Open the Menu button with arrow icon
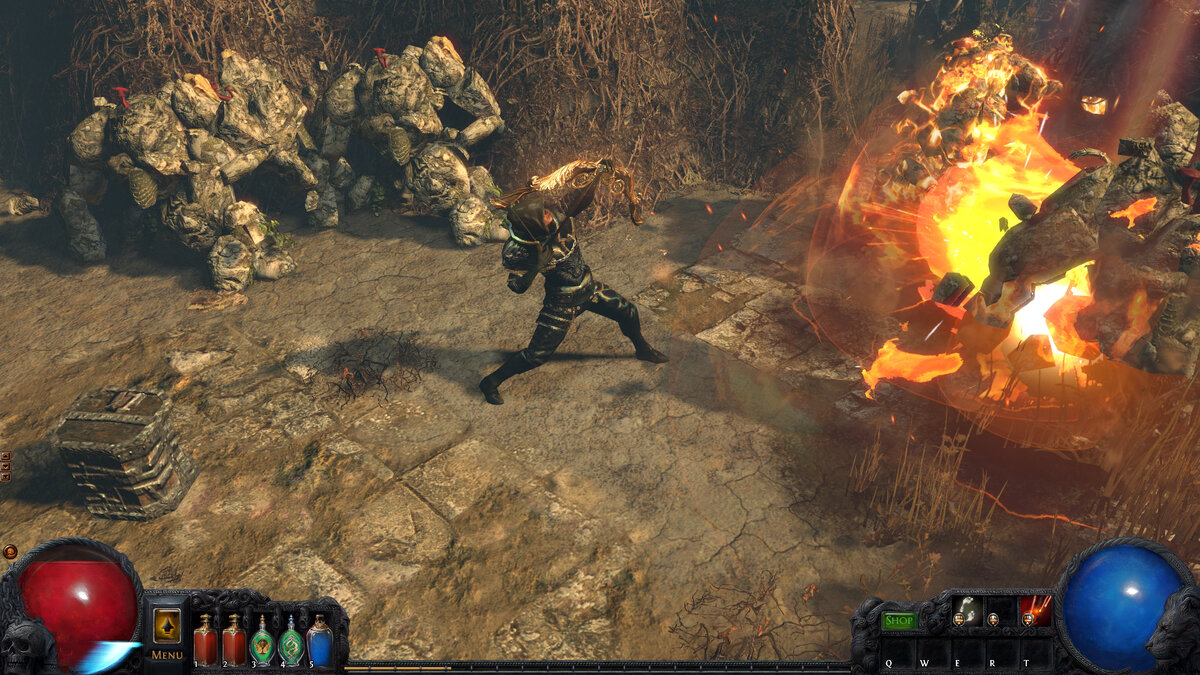 [x=167, y=627]
